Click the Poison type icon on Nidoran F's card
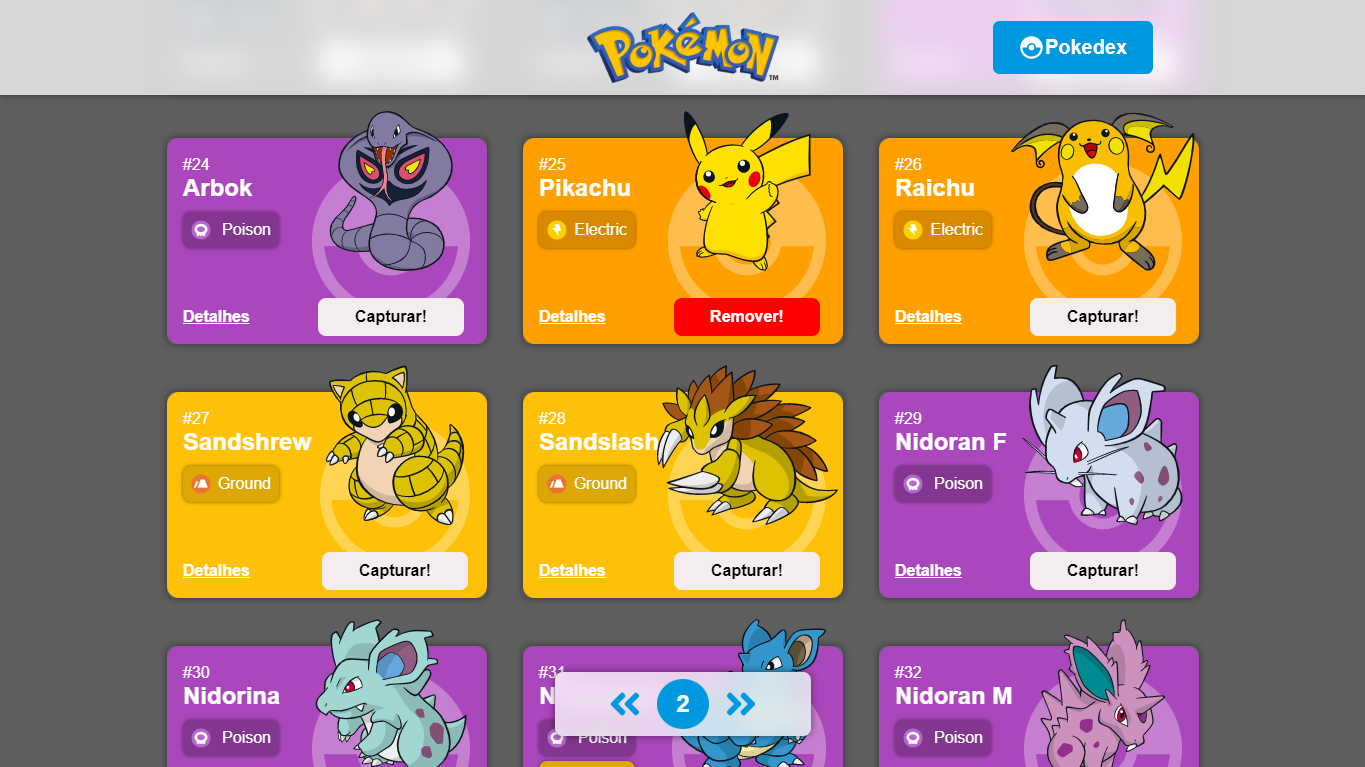This screenshot has height=767, width=1365. click(x=915, y=484)
